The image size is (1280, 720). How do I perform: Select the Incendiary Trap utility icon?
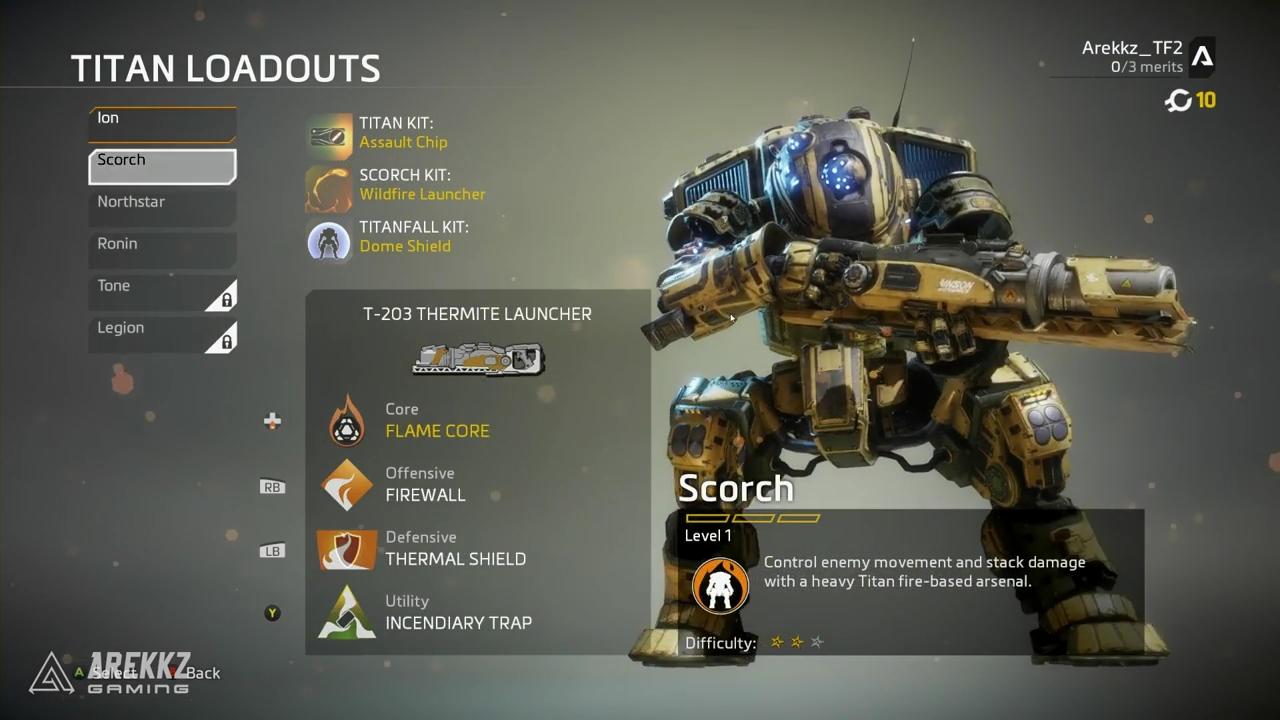coord(346,612)
